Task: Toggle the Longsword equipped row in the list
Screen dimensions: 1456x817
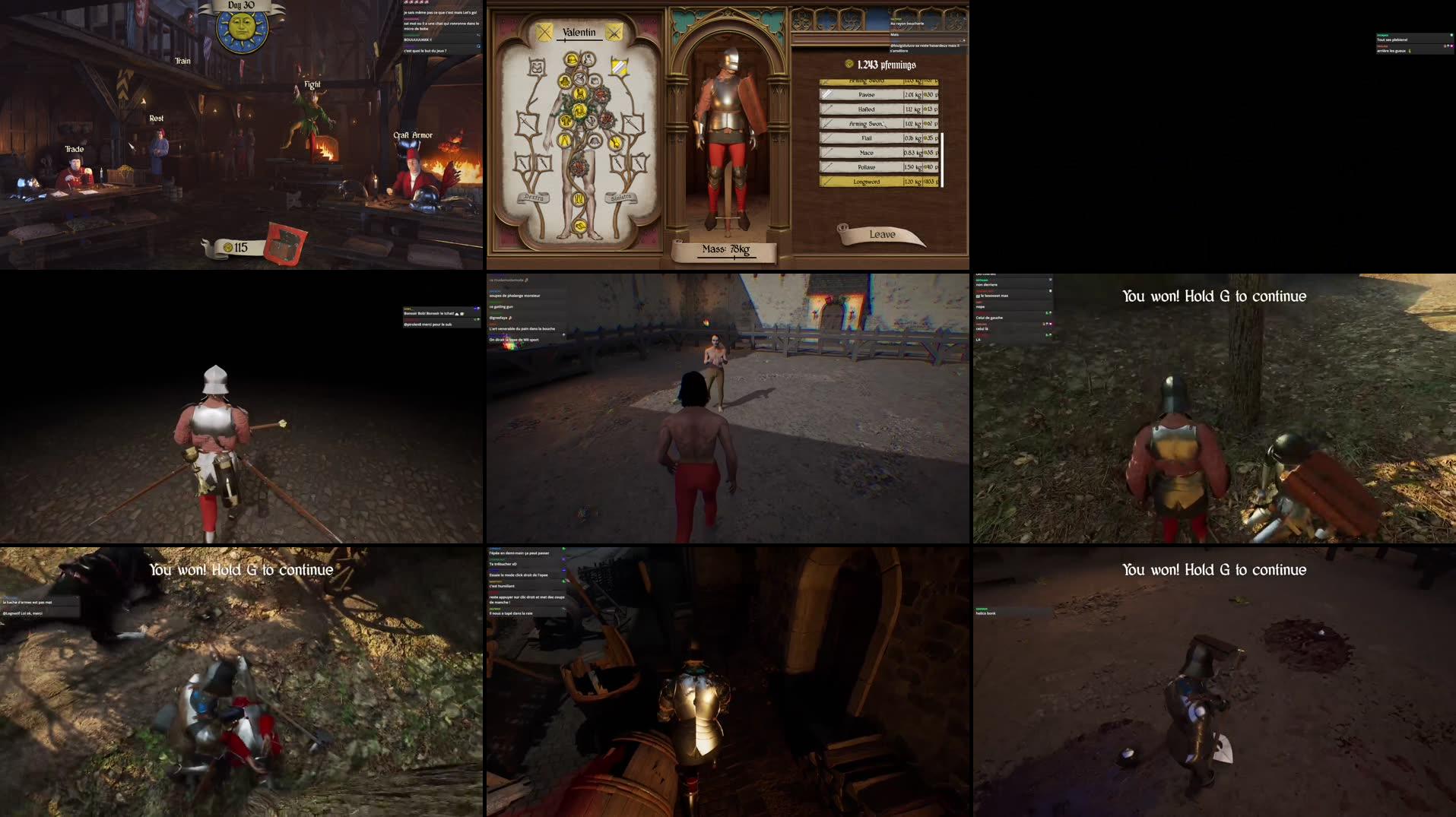Action: click(868, 182)
